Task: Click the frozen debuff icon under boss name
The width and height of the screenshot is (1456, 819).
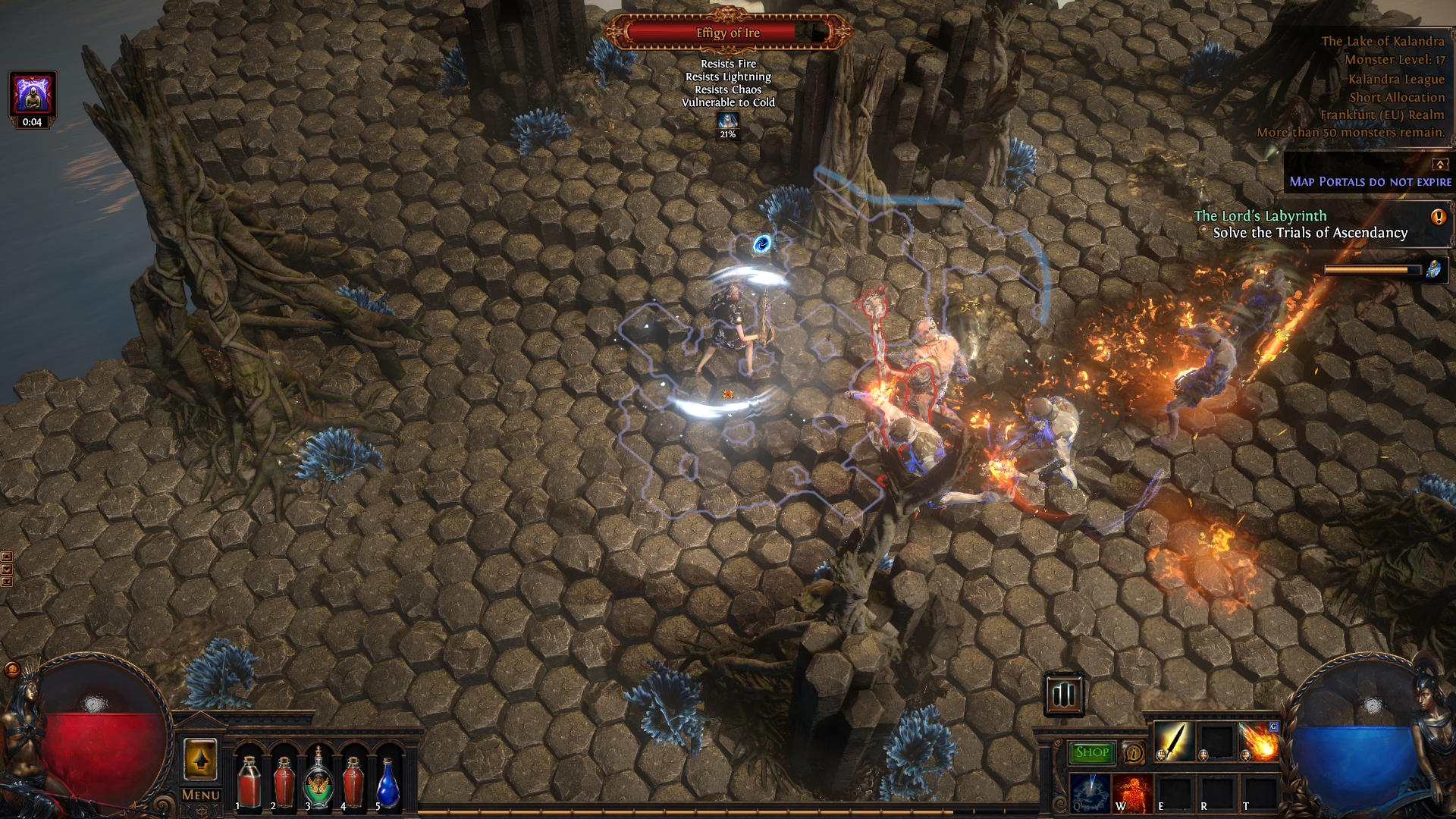Action: tap(728, 121)
